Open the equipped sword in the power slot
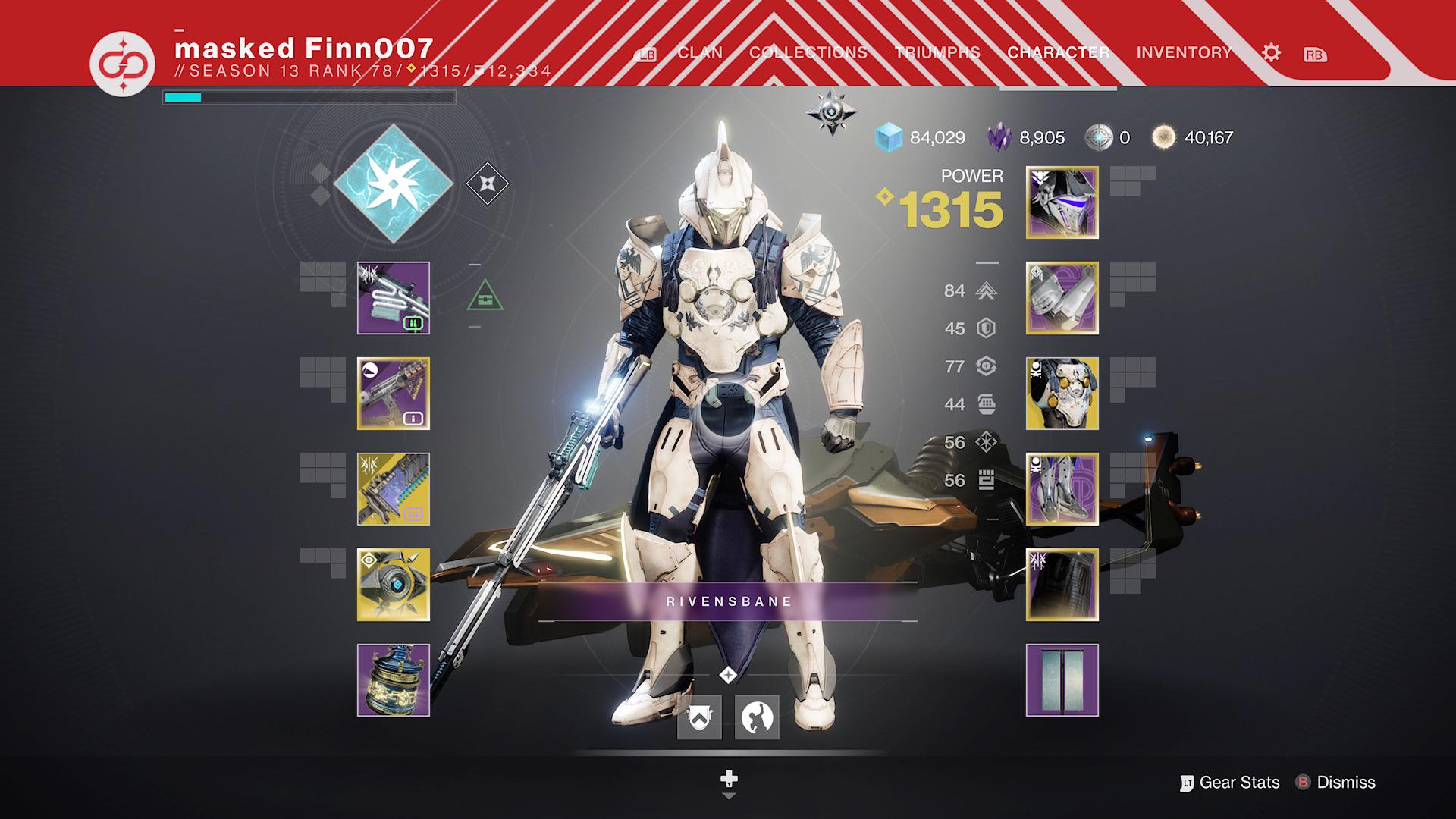 (x=391, y=489)
